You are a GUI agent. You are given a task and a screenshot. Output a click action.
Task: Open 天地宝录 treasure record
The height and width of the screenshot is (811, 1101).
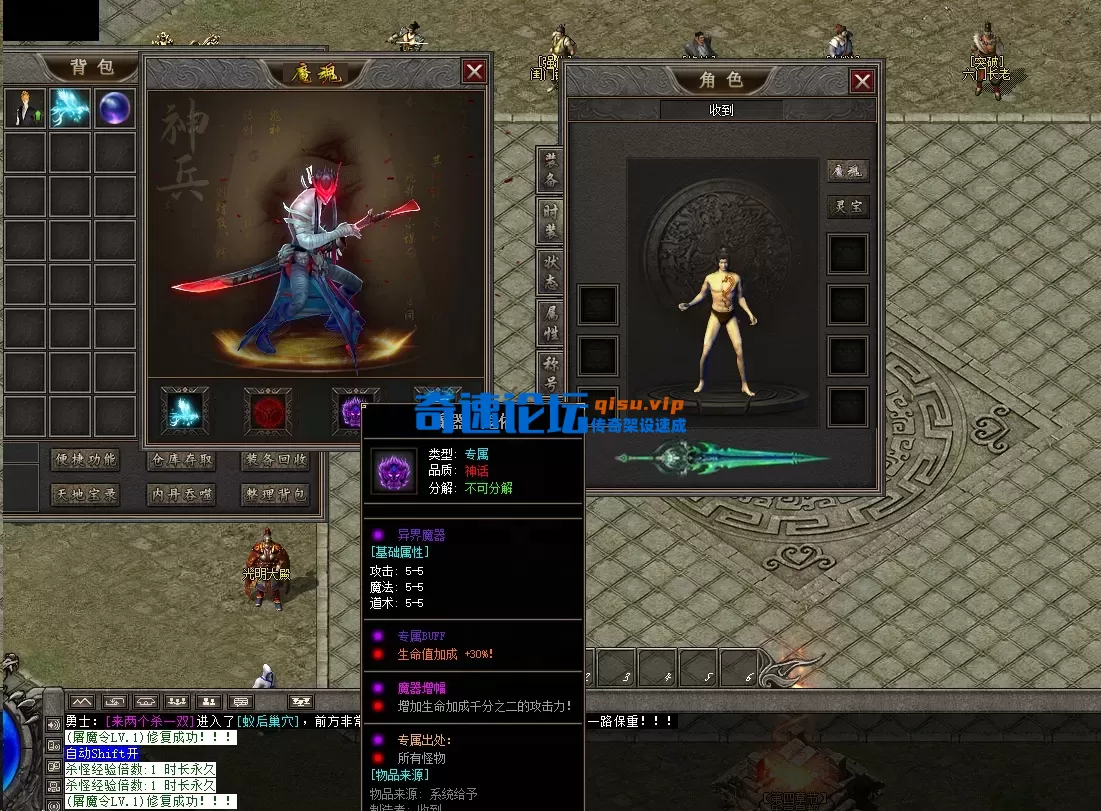(85, 494)
